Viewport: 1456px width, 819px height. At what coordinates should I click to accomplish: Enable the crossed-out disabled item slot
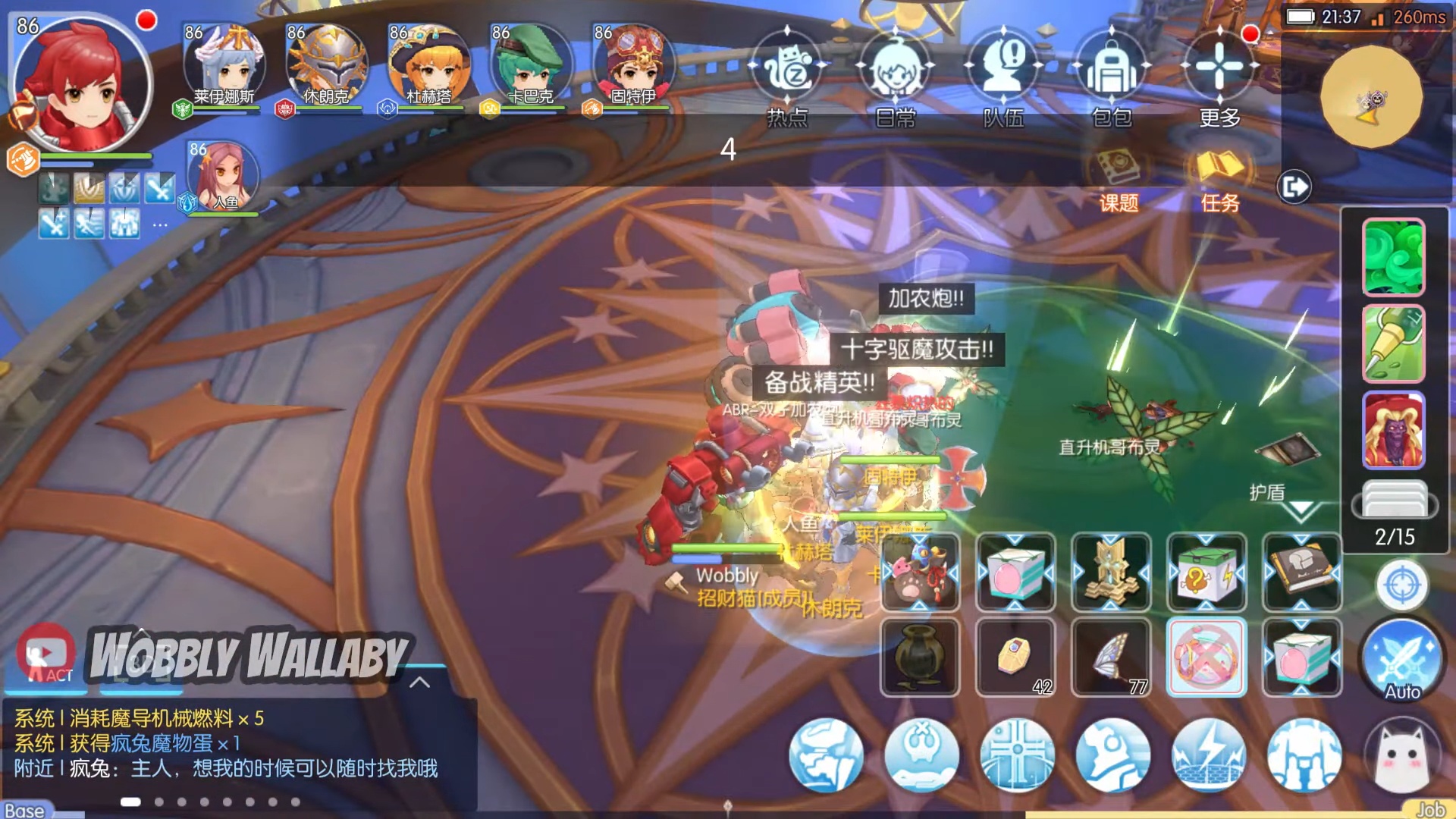coord(1207,657)
